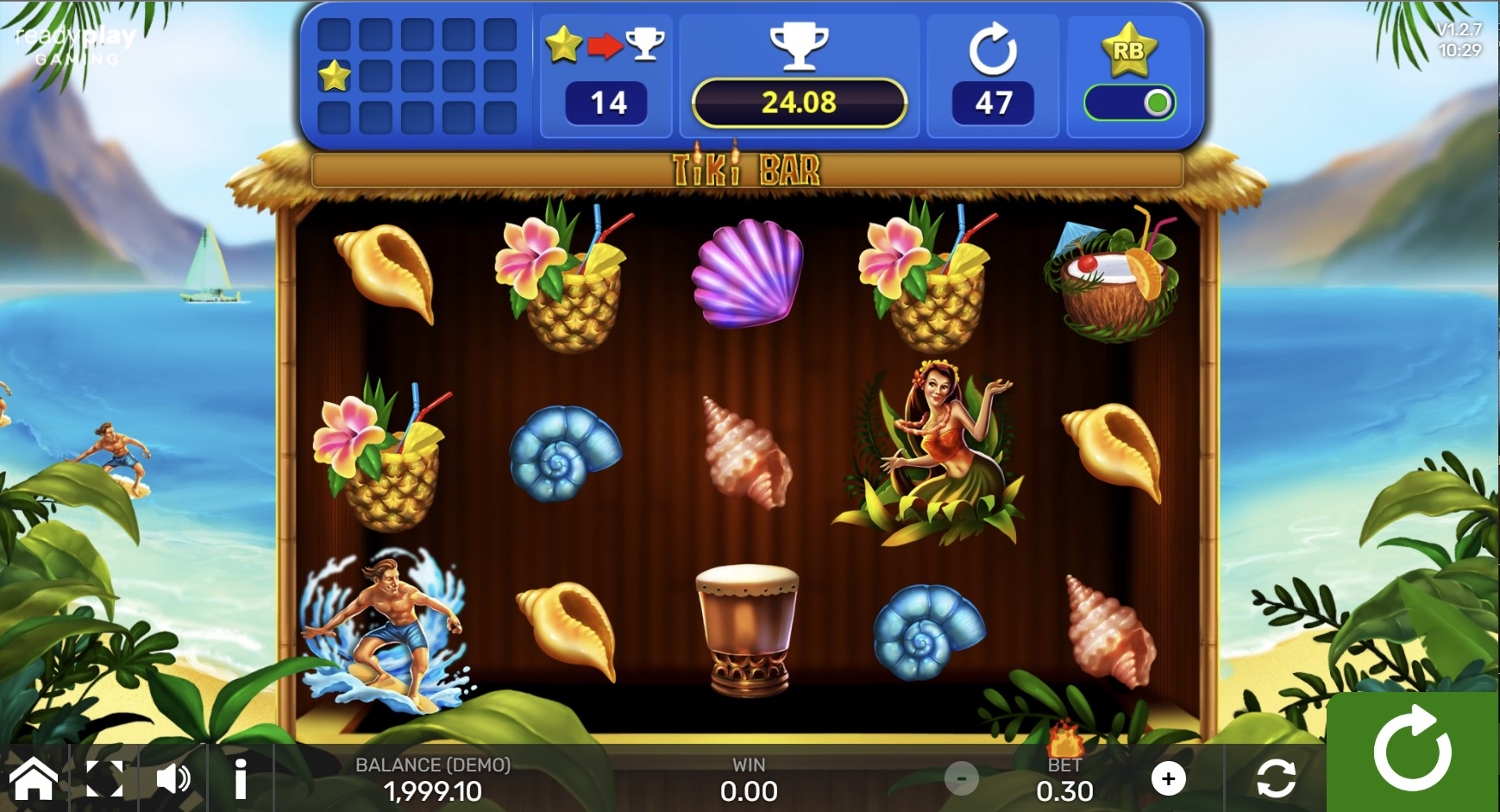This screenshot has height=812, width=1500.
Task: Decrease the bet amount
Action: point(962,778)
